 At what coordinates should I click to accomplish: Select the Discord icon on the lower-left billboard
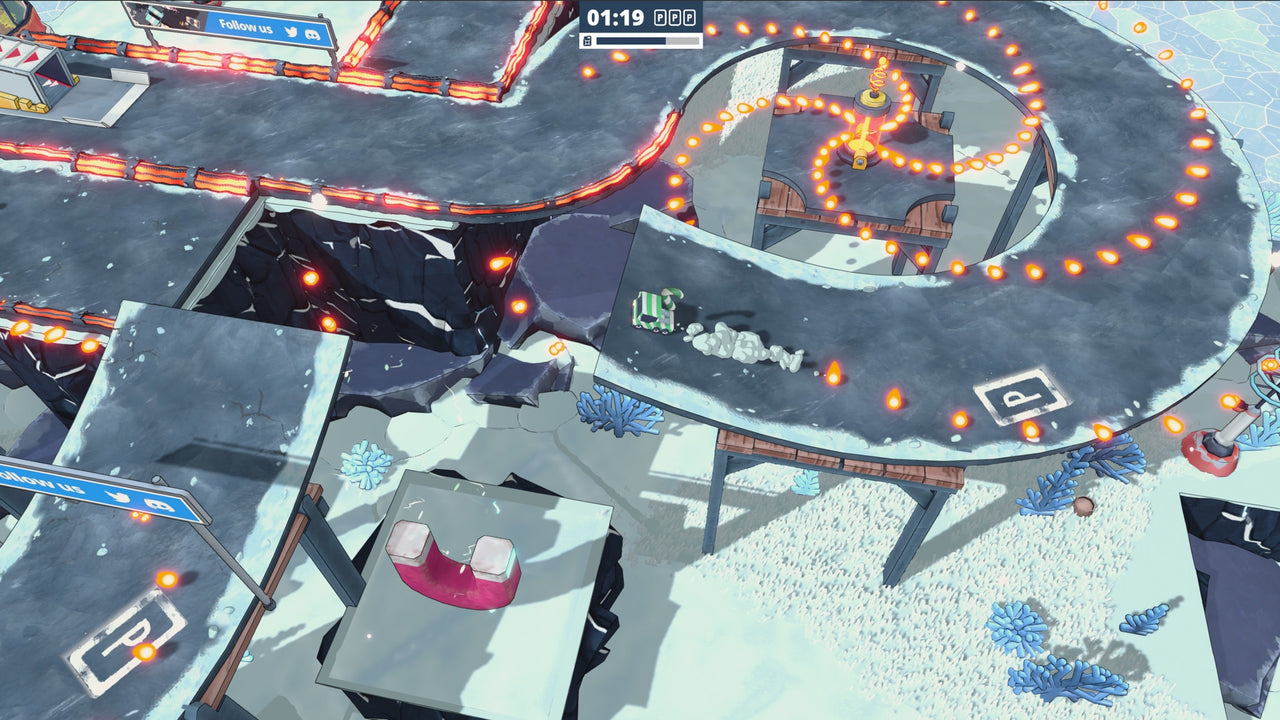pyautogui.click(x=158, y=504)
